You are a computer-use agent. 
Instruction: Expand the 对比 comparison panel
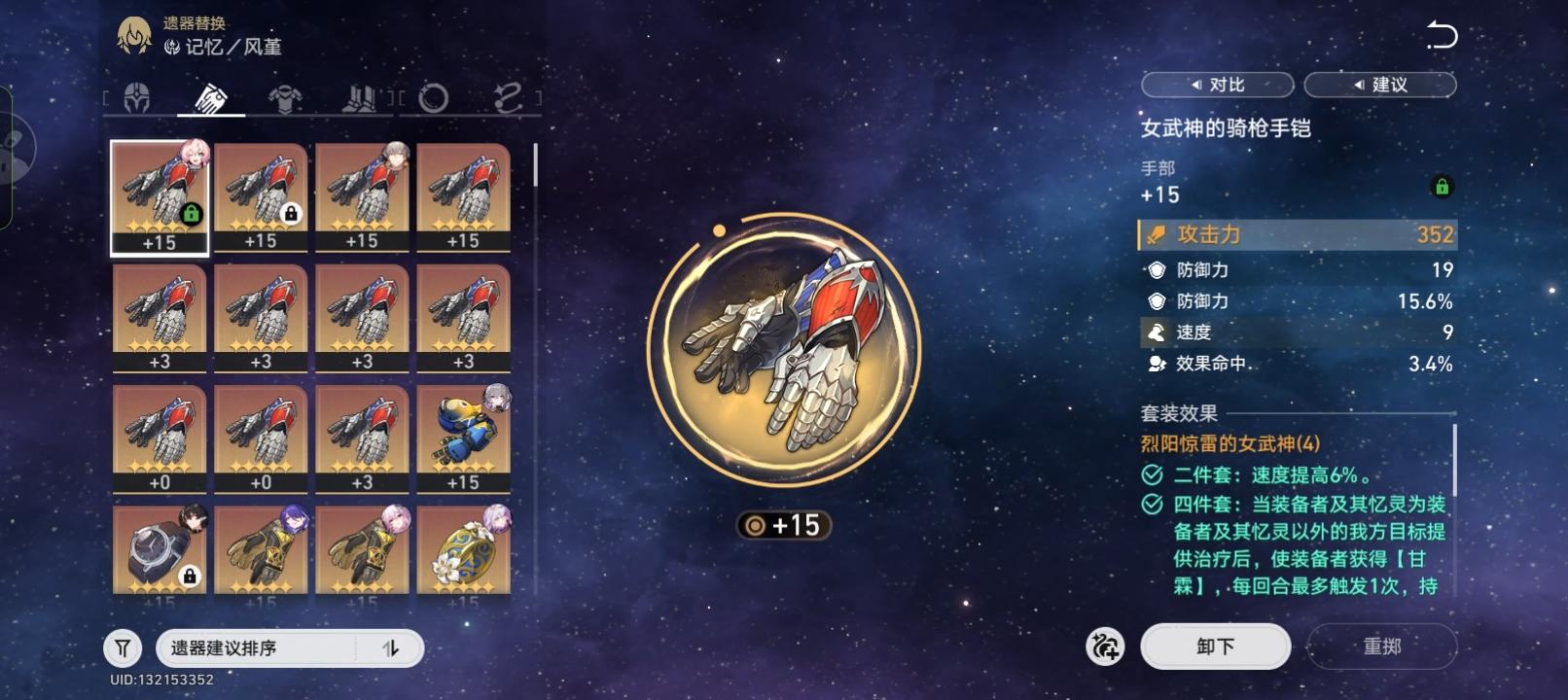pos(1219,85)
